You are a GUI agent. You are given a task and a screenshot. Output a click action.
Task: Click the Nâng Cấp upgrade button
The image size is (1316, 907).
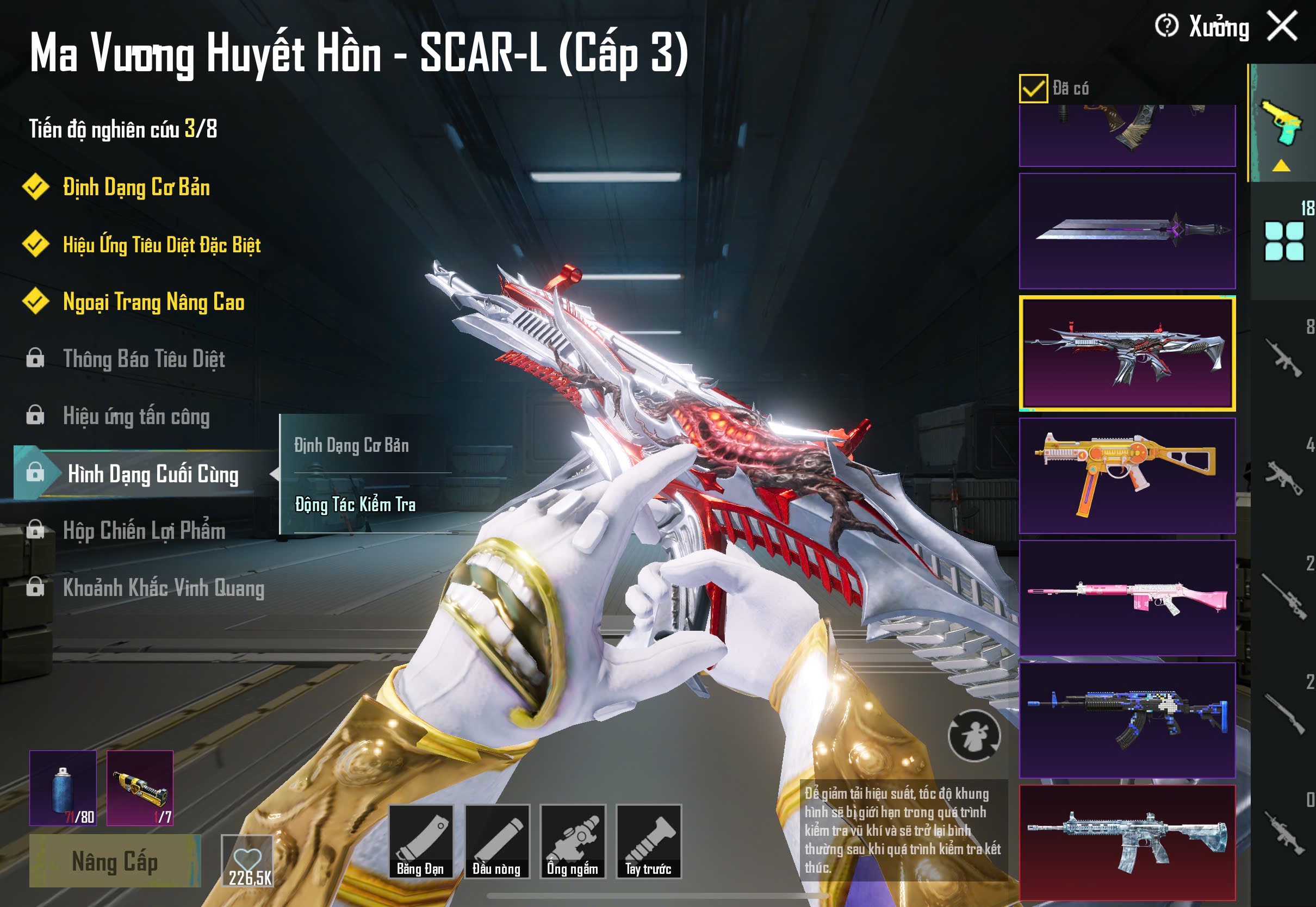pyautogui.click(x=115, y=861)
